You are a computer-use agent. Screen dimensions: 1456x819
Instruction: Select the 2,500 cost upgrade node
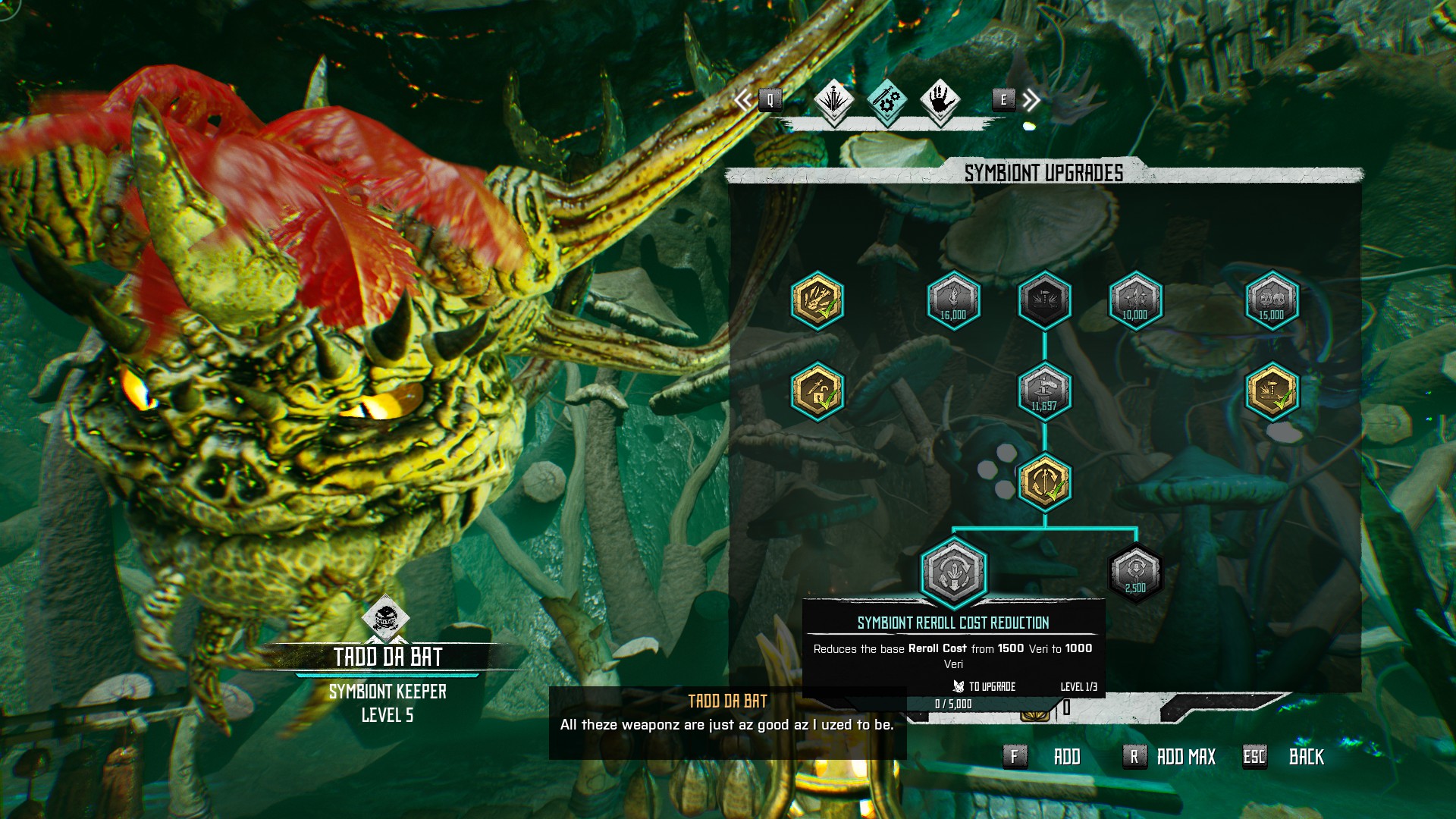(x=1135, y=573)
